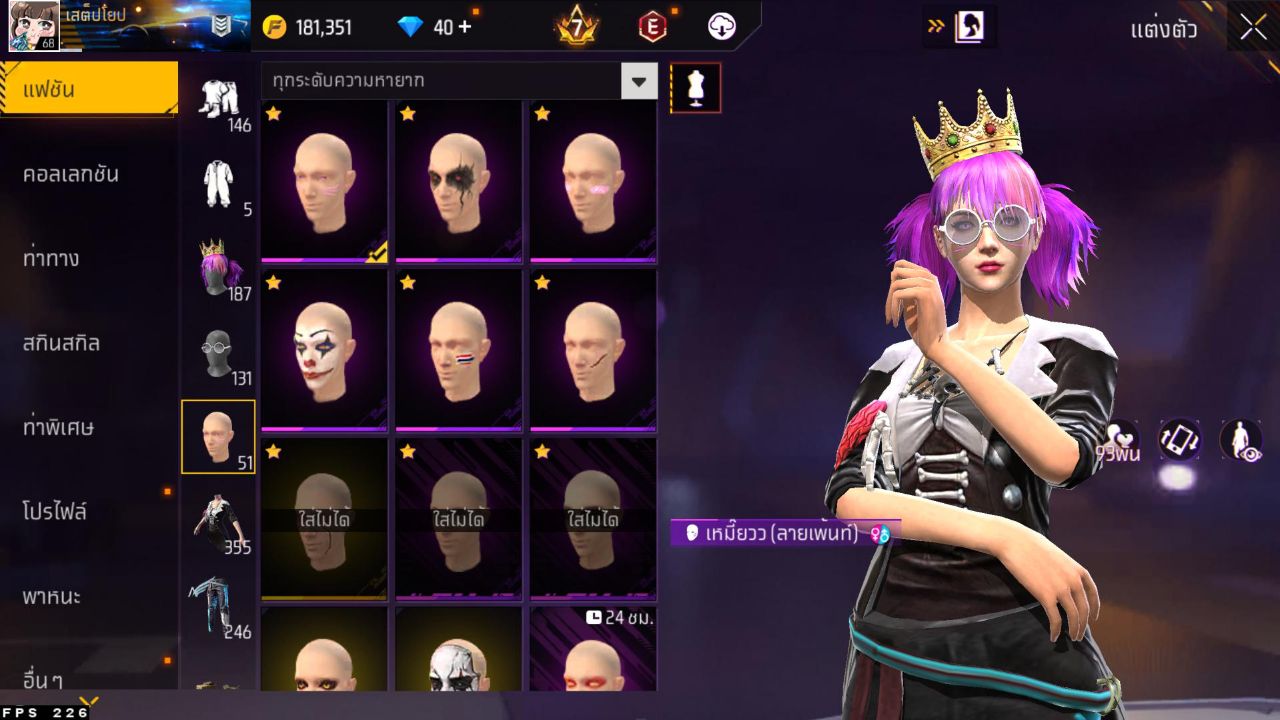Tap the diamonds balance showing 40 +
The height and width of the screenshot is (720, 1280).
tap(430, 27)
